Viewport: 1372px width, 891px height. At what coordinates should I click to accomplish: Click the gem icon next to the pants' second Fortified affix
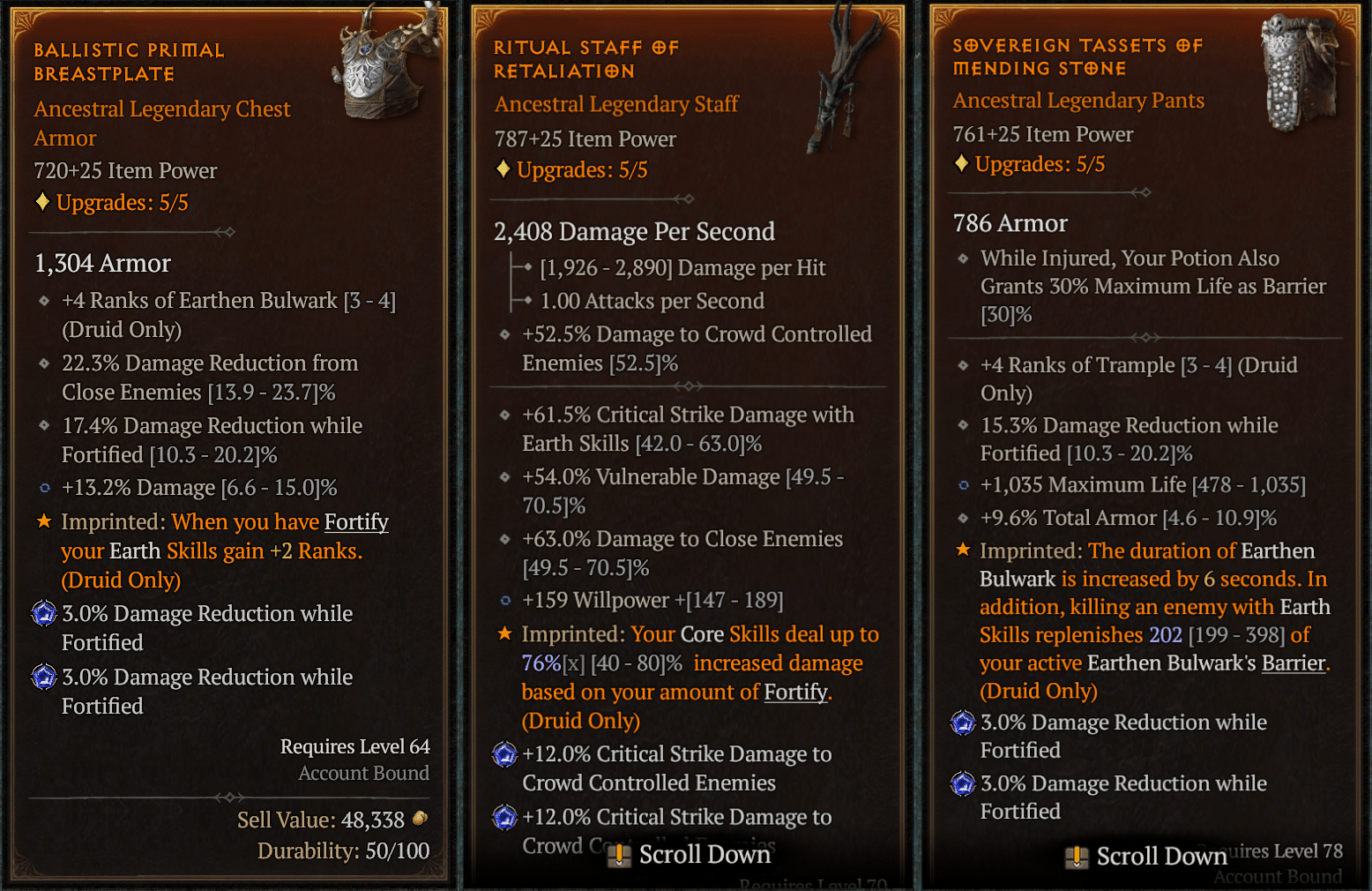click(x=961, y=784)
